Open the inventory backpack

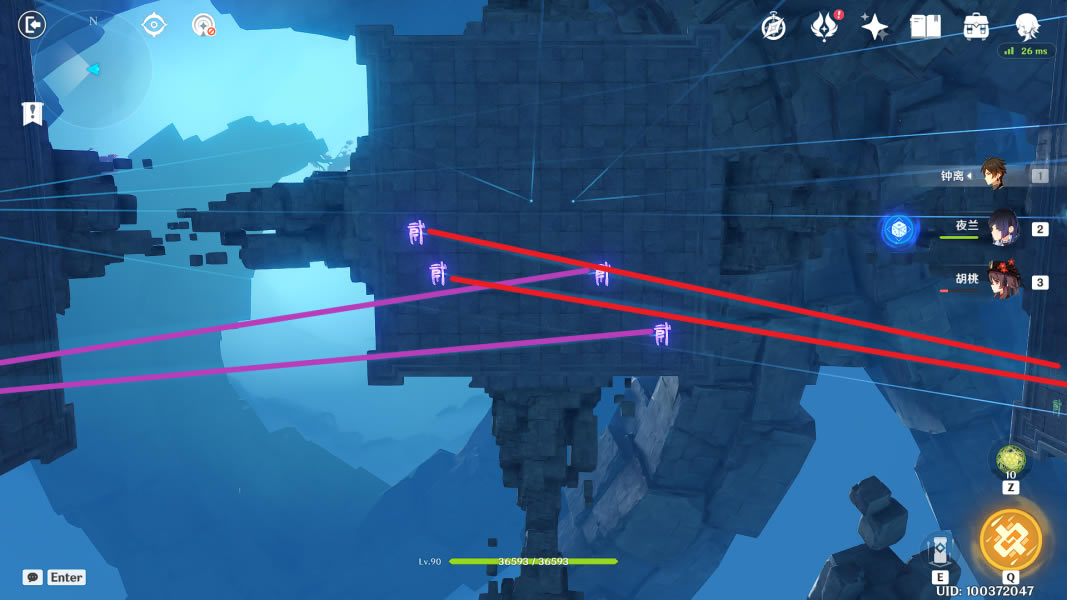click(977, 27)
